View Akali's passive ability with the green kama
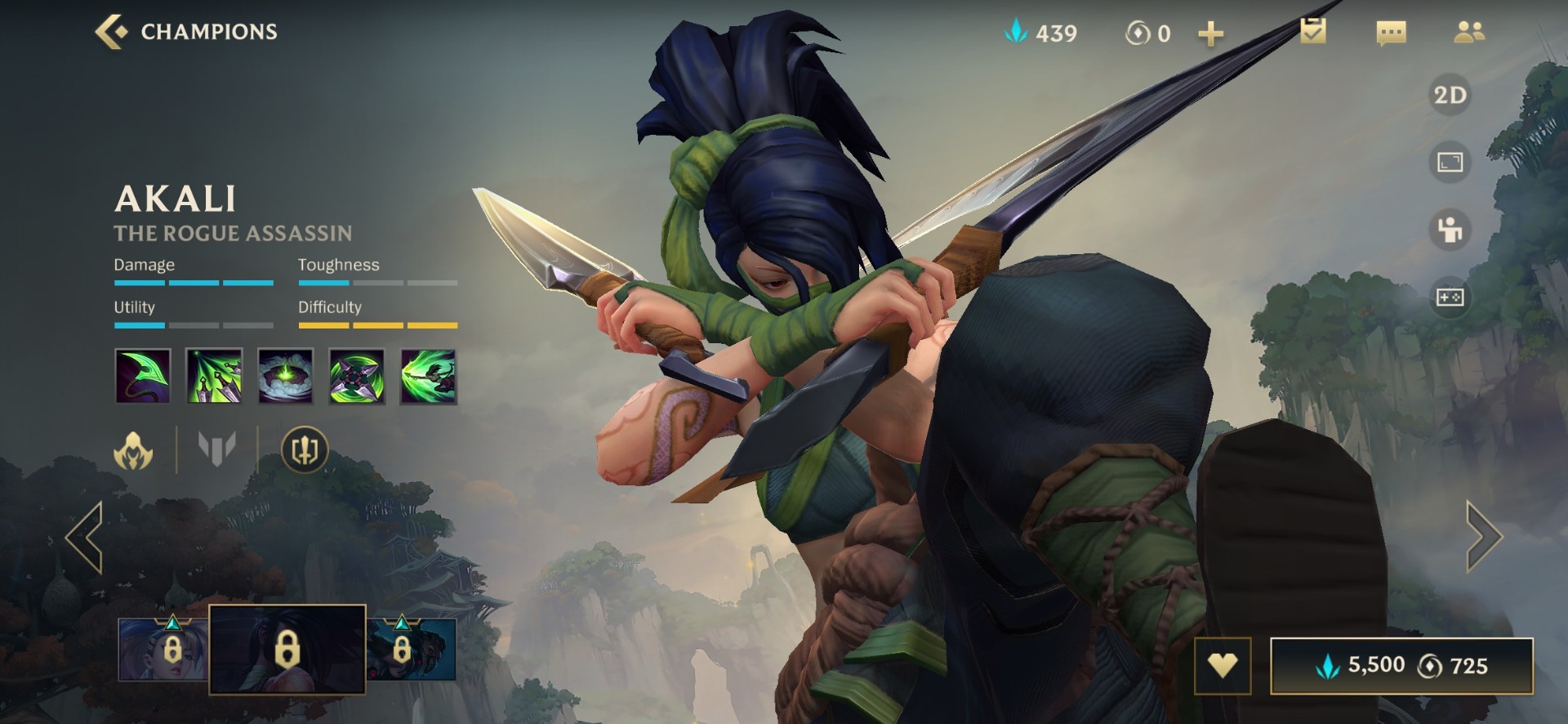This screenshot has height=724, width=1568. (143, 377)
